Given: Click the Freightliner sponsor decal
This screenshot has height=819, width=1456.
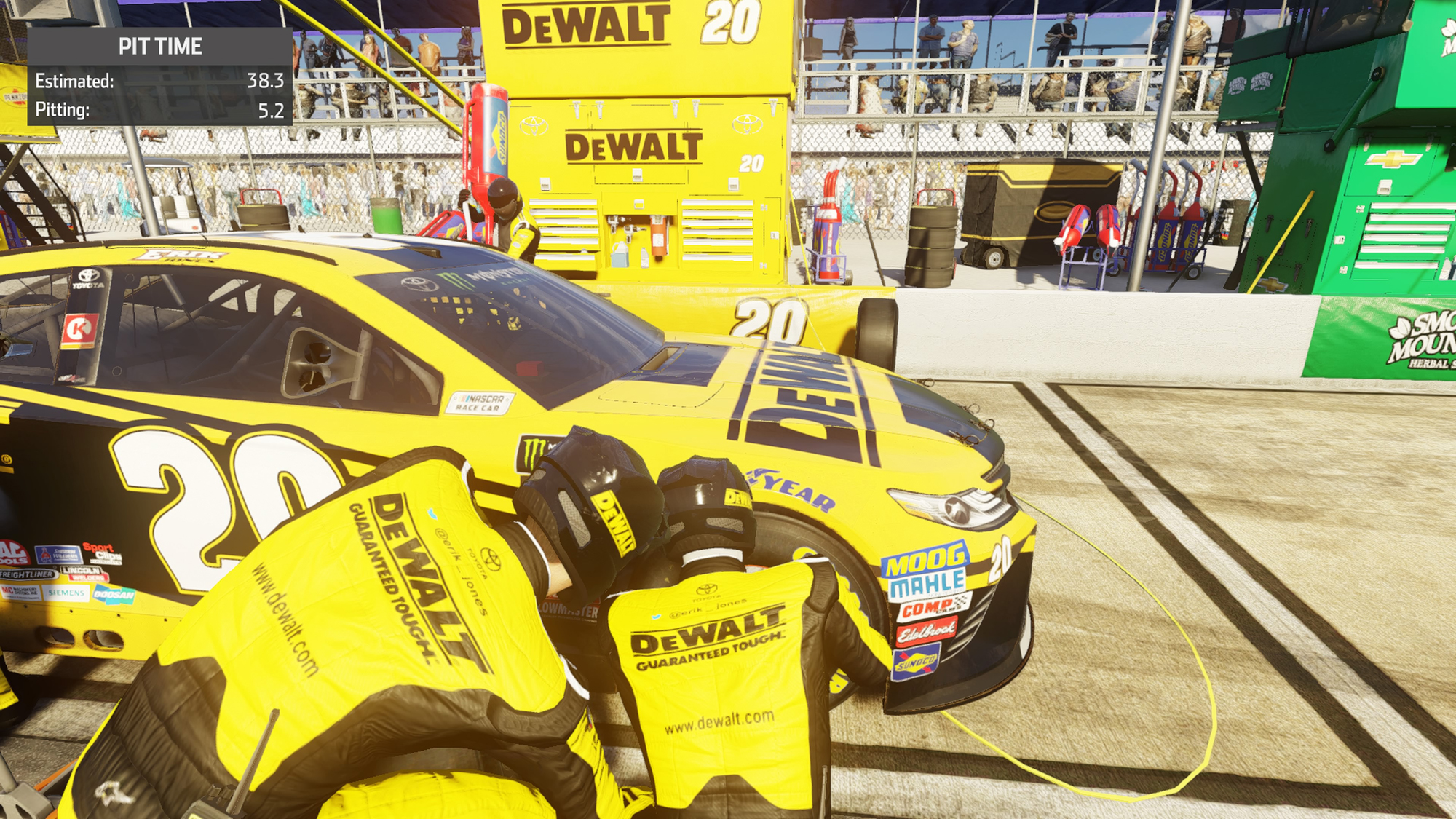Looking at the screenshot, I should 27,574.
